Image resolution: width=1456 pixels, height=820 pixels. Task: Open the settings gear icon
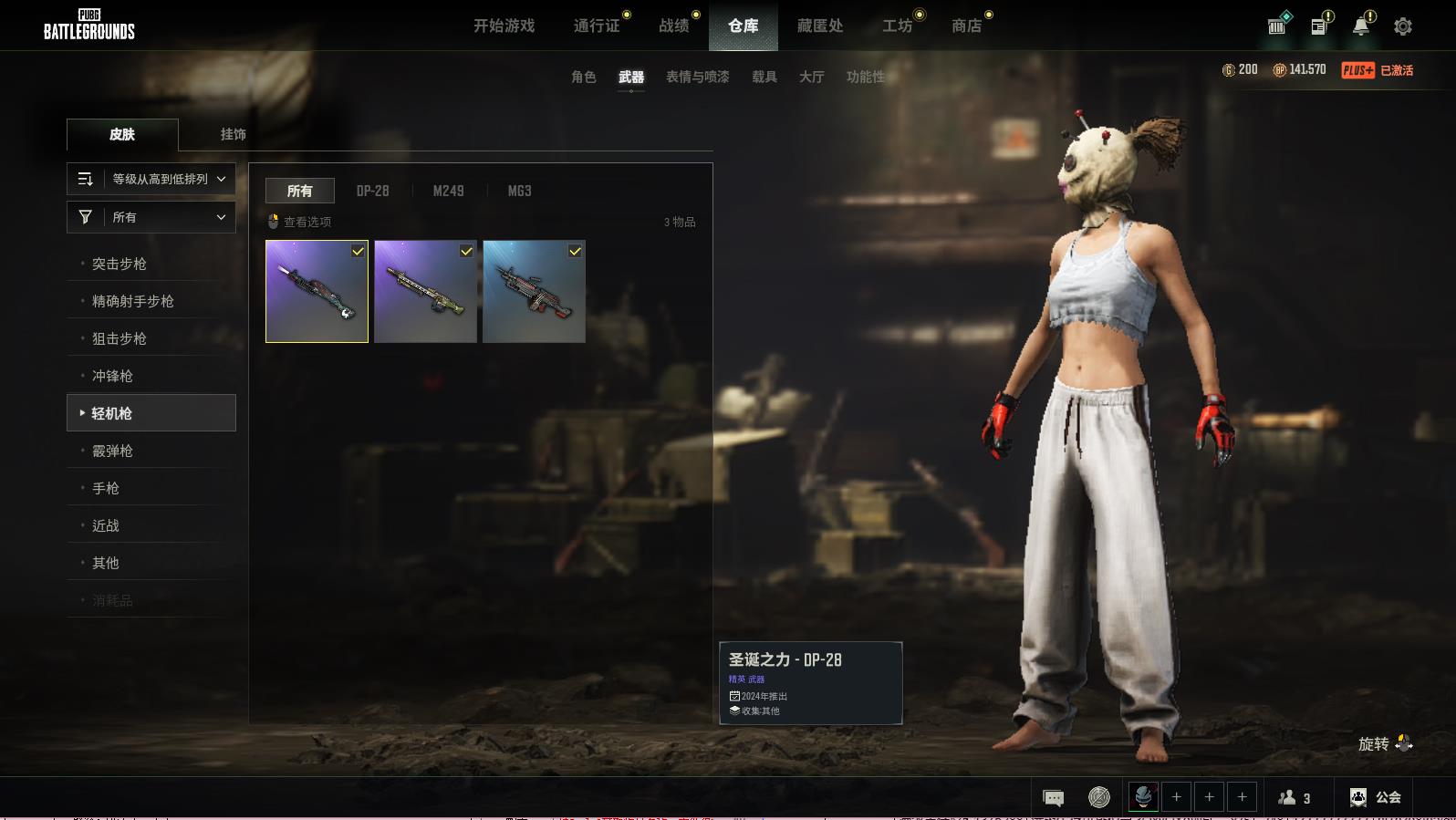click(1402, 26)
